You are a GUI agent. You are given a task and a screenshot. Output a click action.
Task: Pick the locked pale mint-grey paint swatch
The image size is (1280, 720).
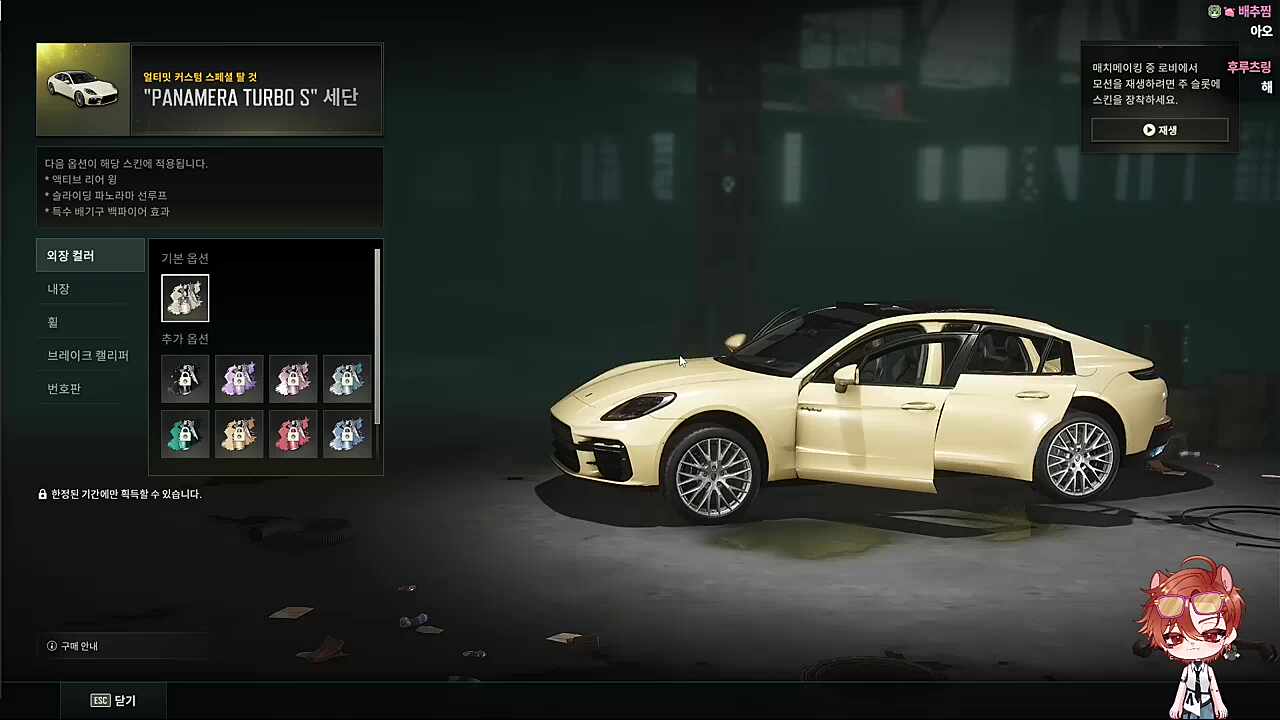tap(347, 379)
